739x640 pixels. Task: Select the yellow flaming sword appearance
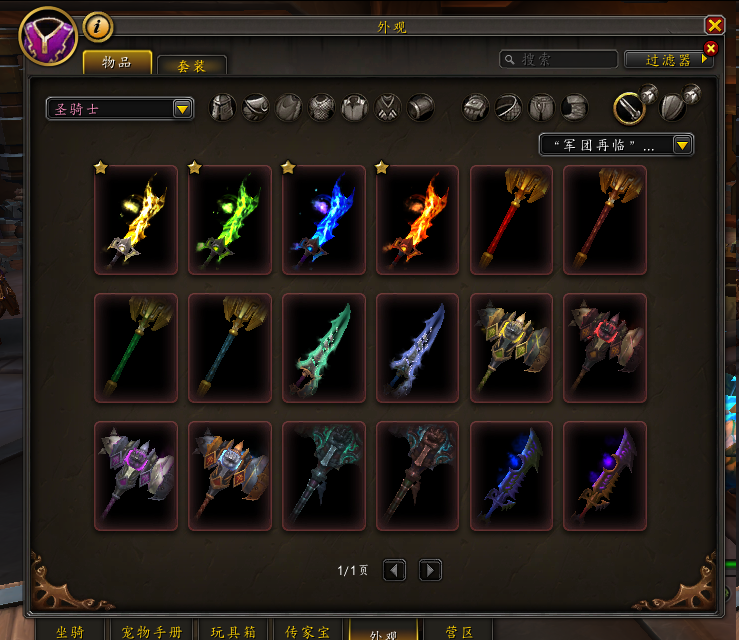(x=135, y=220)
